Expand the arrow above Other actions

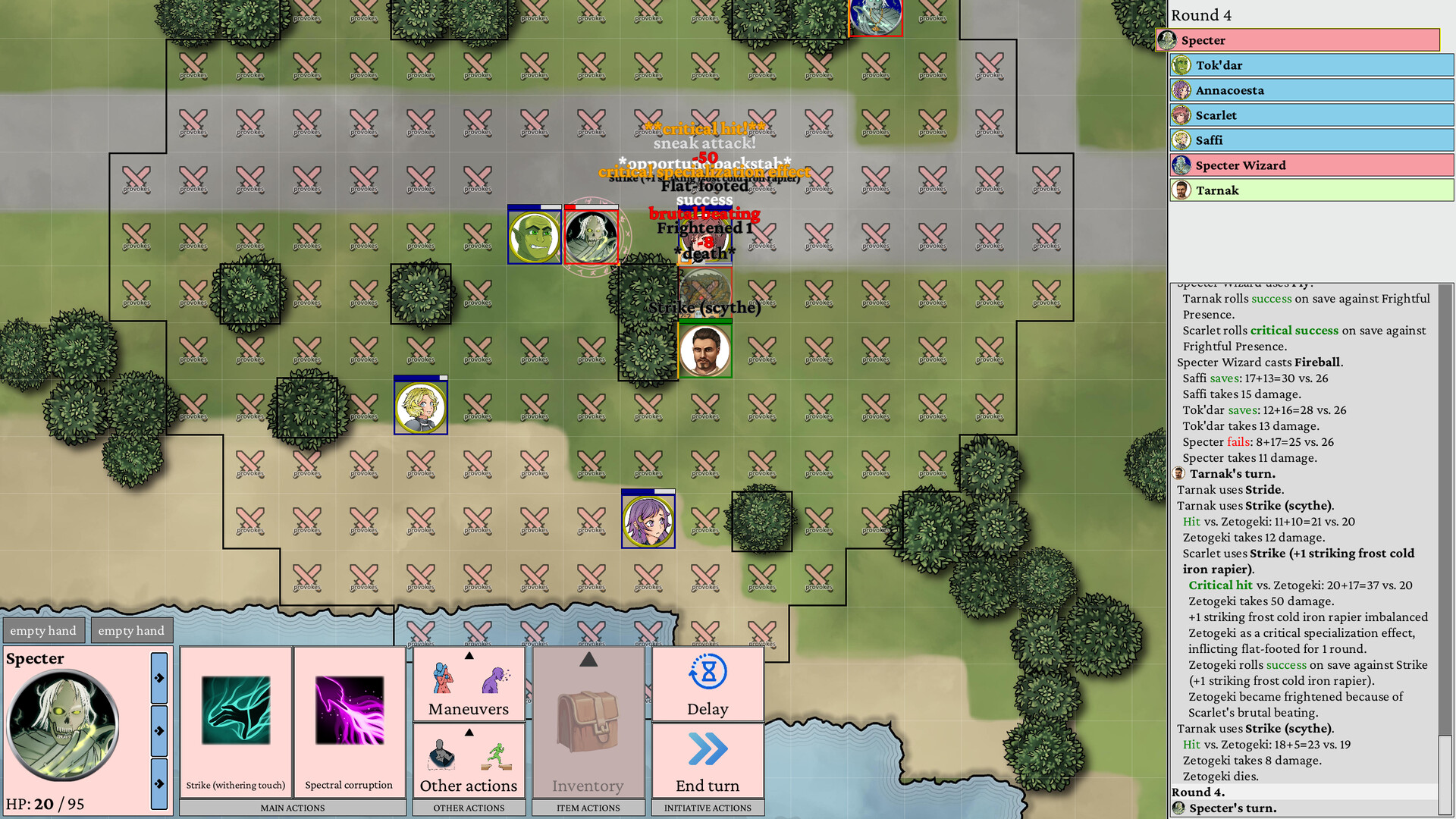pyautogui.click(x=468, y=732)
